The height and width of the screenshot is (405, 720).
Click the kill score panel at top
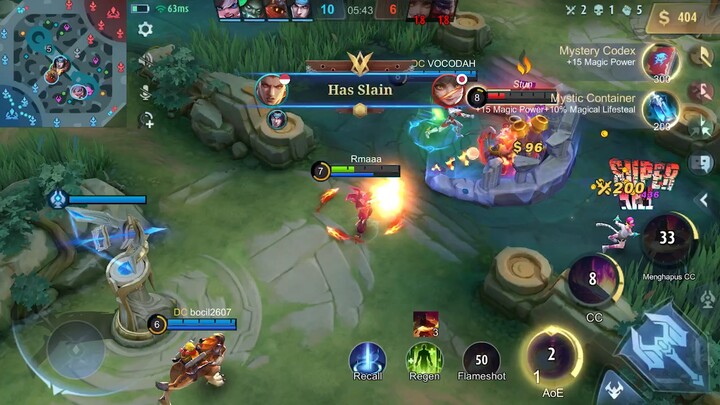[x=361, y=11]
